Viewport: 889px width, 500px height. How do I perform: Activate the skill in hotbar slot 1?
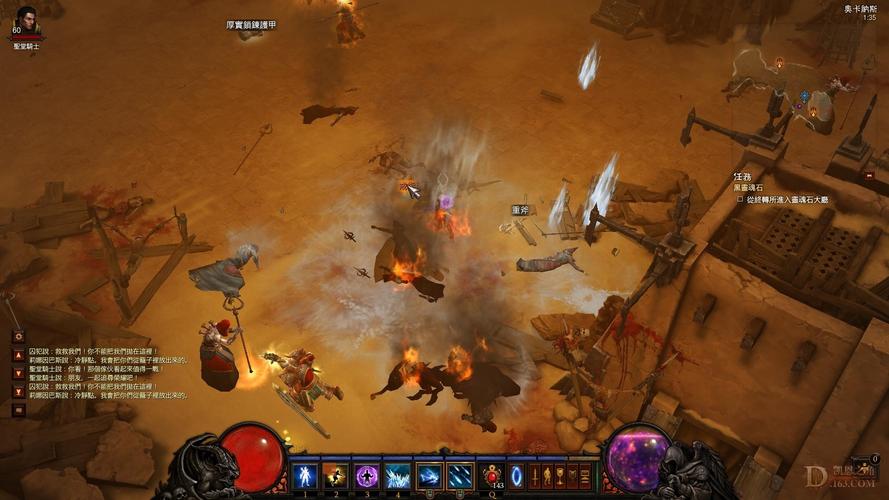(304, 476)
